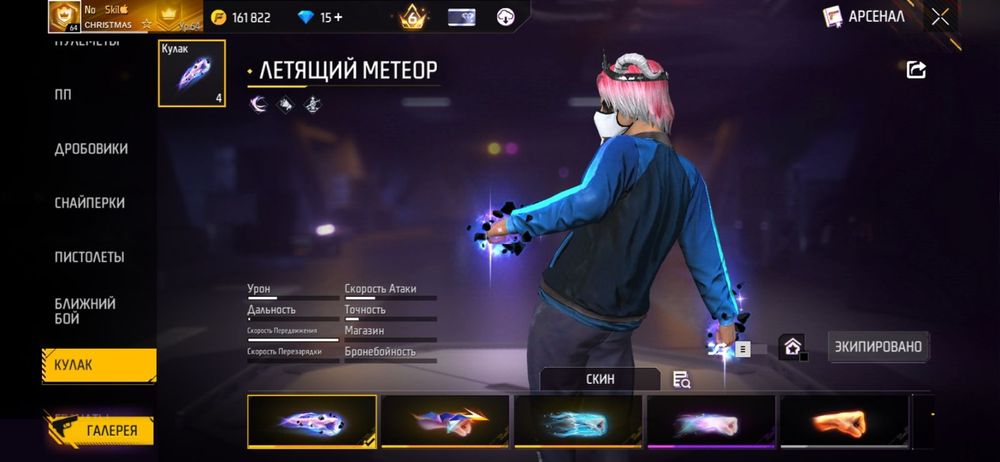Pick the orange glowing fist skin
1000x462 pixels.
click(844, 422)
